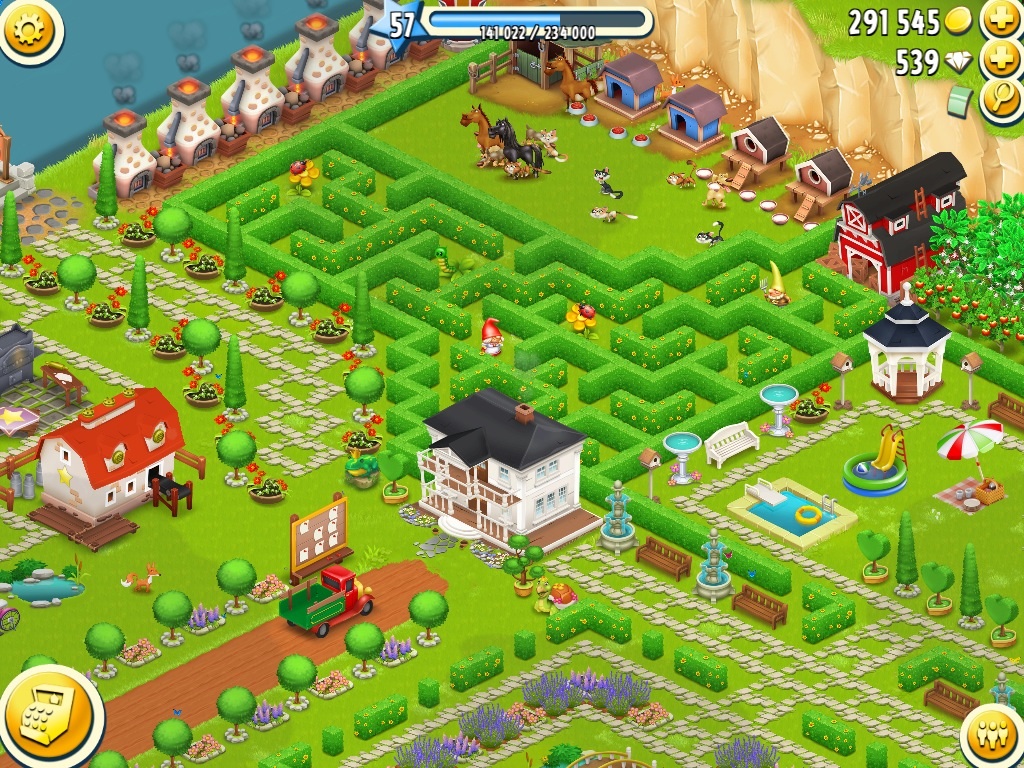Image resolution: width=1024 pixels, height=768 pixels.
Task: Tap the green voucher icon
Action: 961,100
